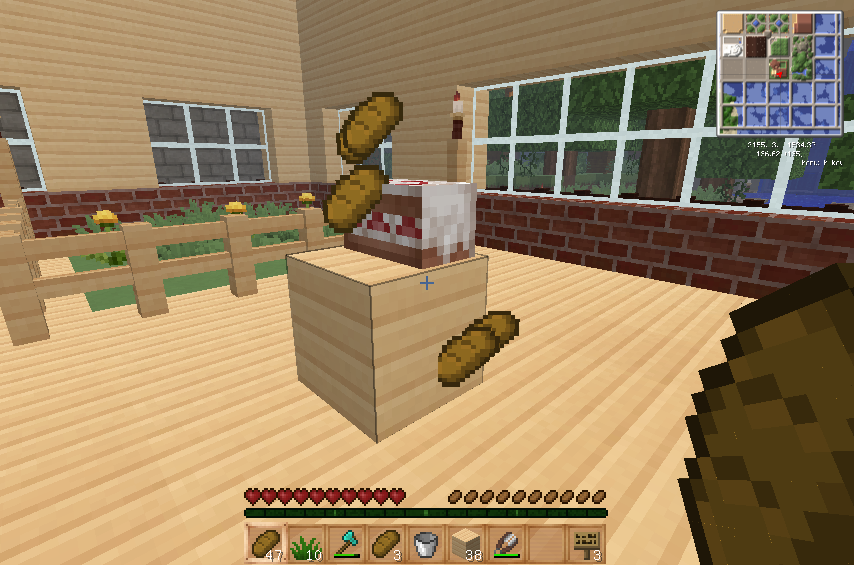Equip the shears from the hotbar
Image resolution: width=854 pixels, height=565 pixels.
[x=506, y=543]
